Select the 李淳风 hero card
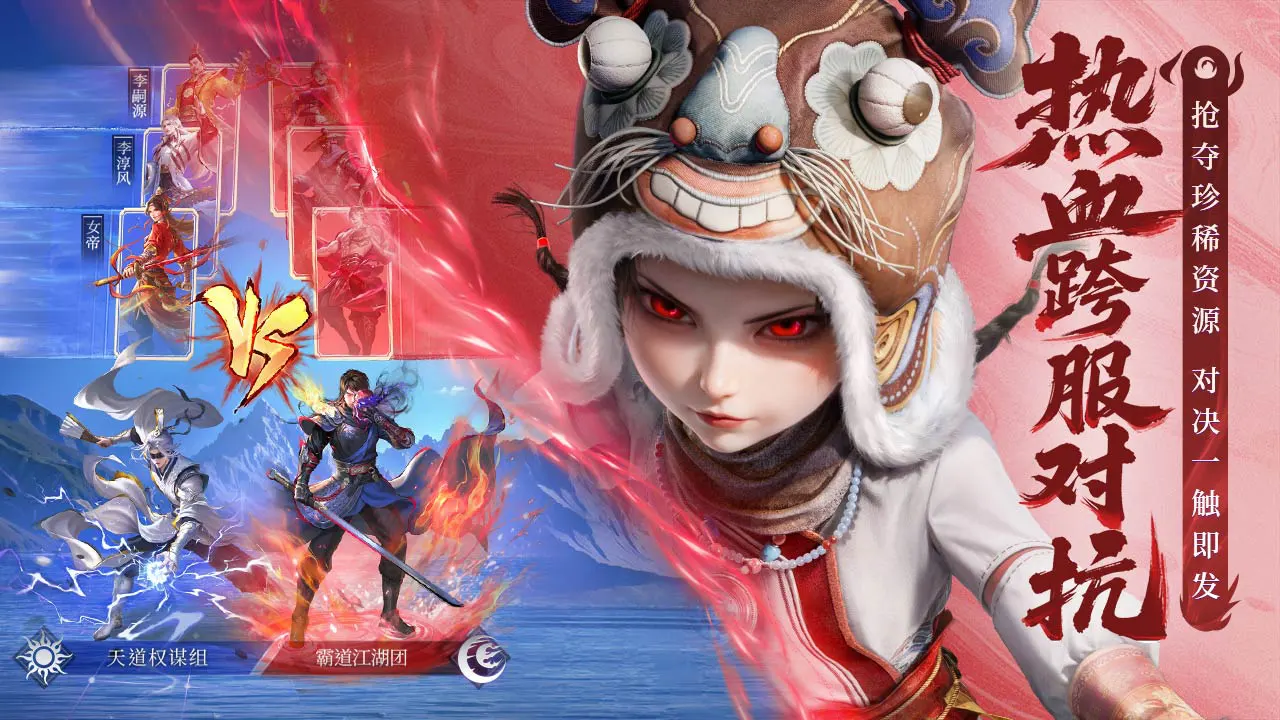1280x720 pixels. pos(182,165)
